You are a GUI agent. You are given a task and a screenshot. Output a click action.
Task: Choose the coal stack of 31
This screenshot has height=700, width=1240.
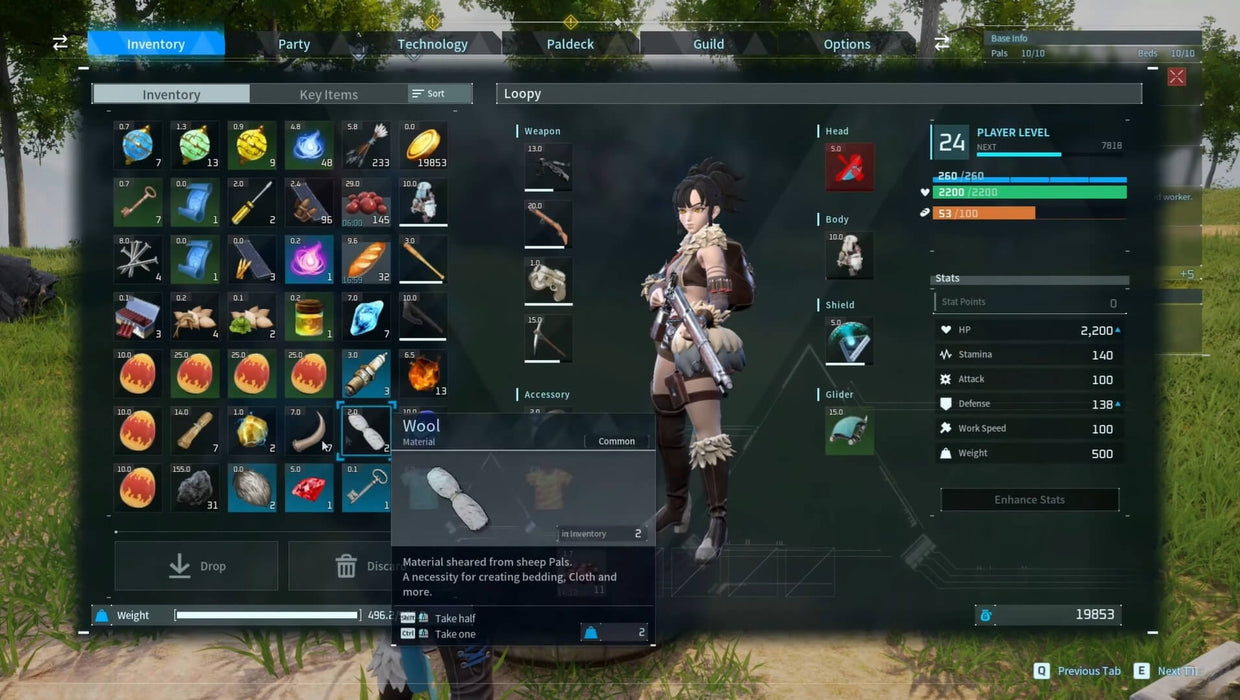[195, 489]
